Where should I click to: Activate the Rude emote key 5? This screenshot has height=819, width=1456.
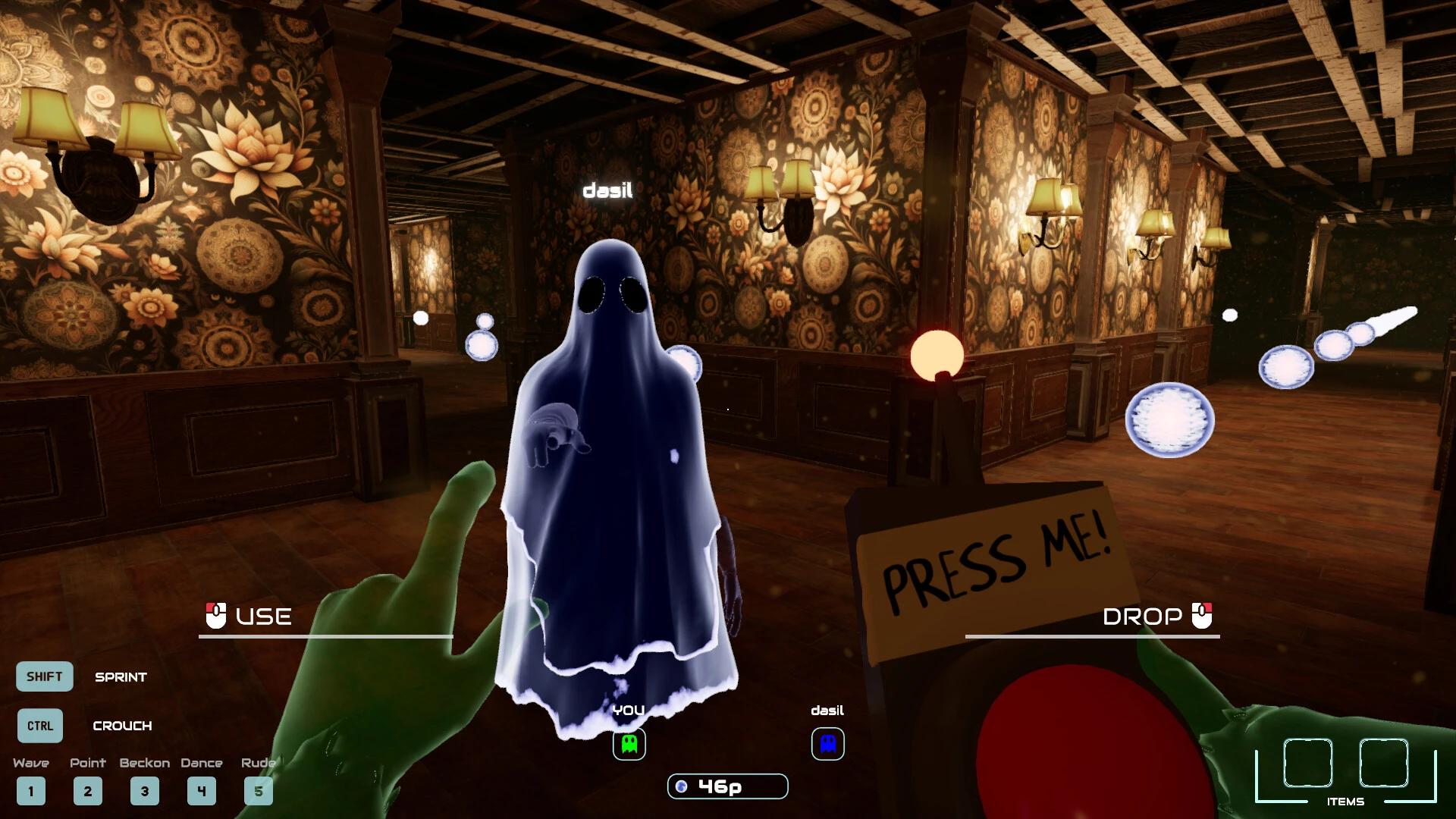coord(258,791)
